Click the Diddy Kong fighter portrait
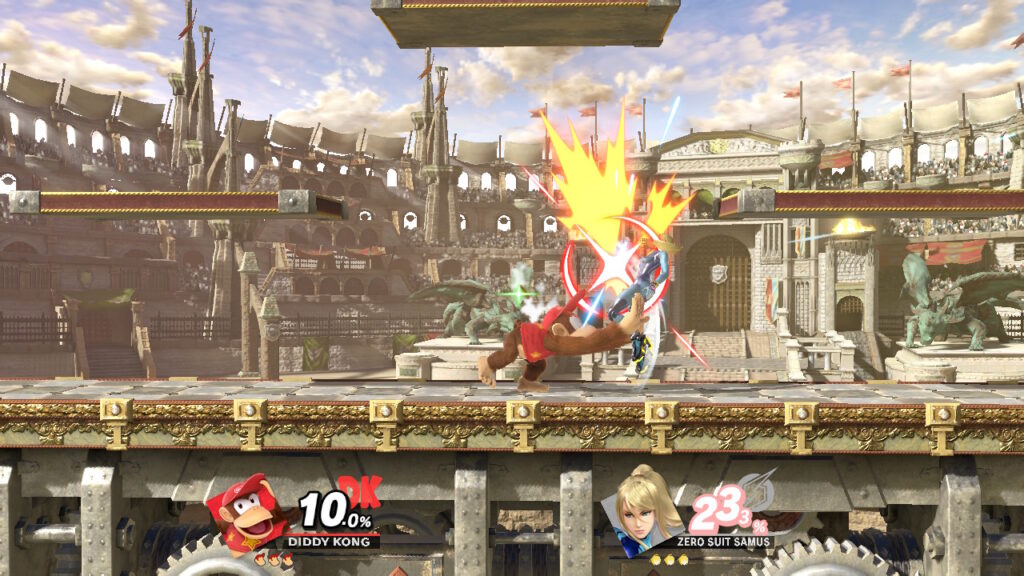Viewport: 1024px width, 576px height. (243, 513)
